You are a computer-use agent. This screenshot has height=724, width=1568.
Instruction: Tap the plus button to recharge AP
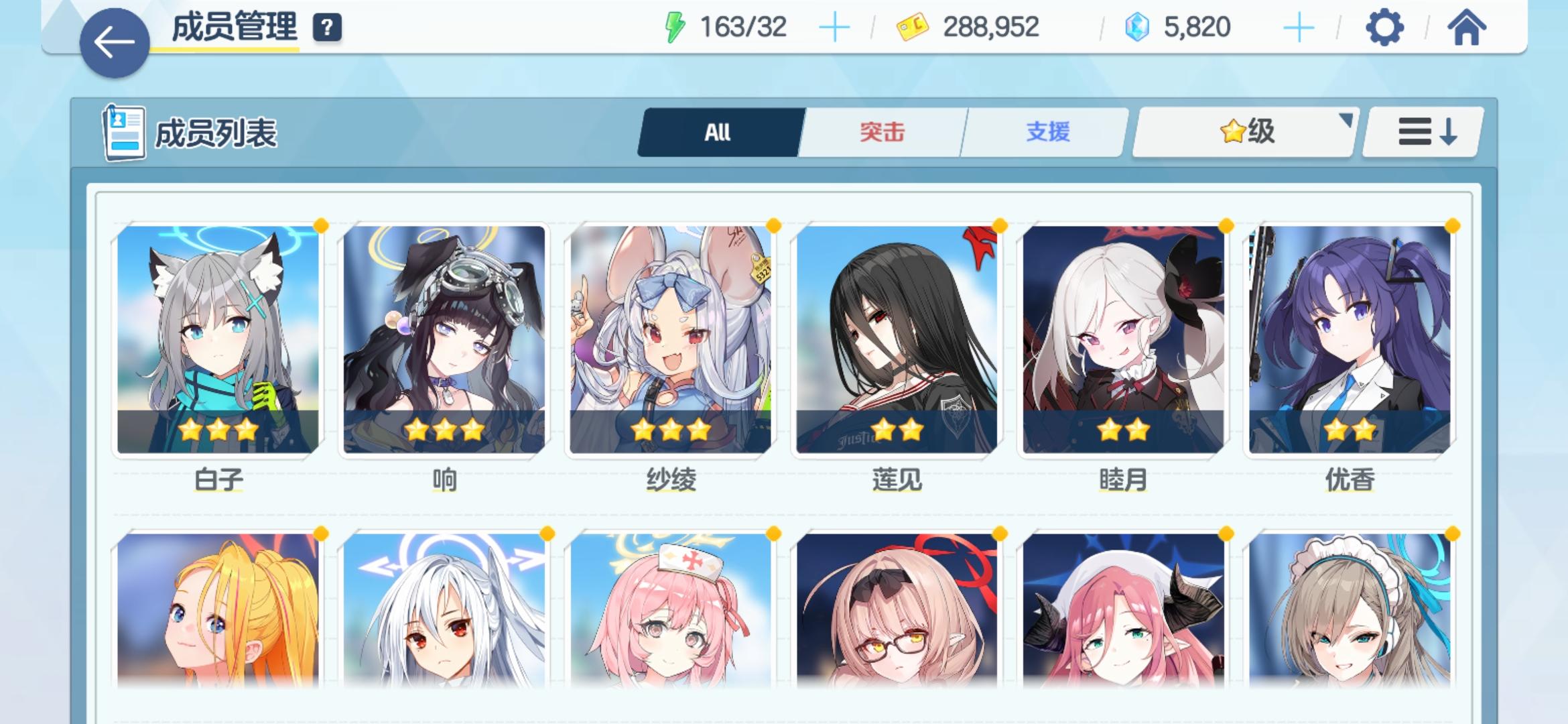pyautogui.click(x=834, y=28)
